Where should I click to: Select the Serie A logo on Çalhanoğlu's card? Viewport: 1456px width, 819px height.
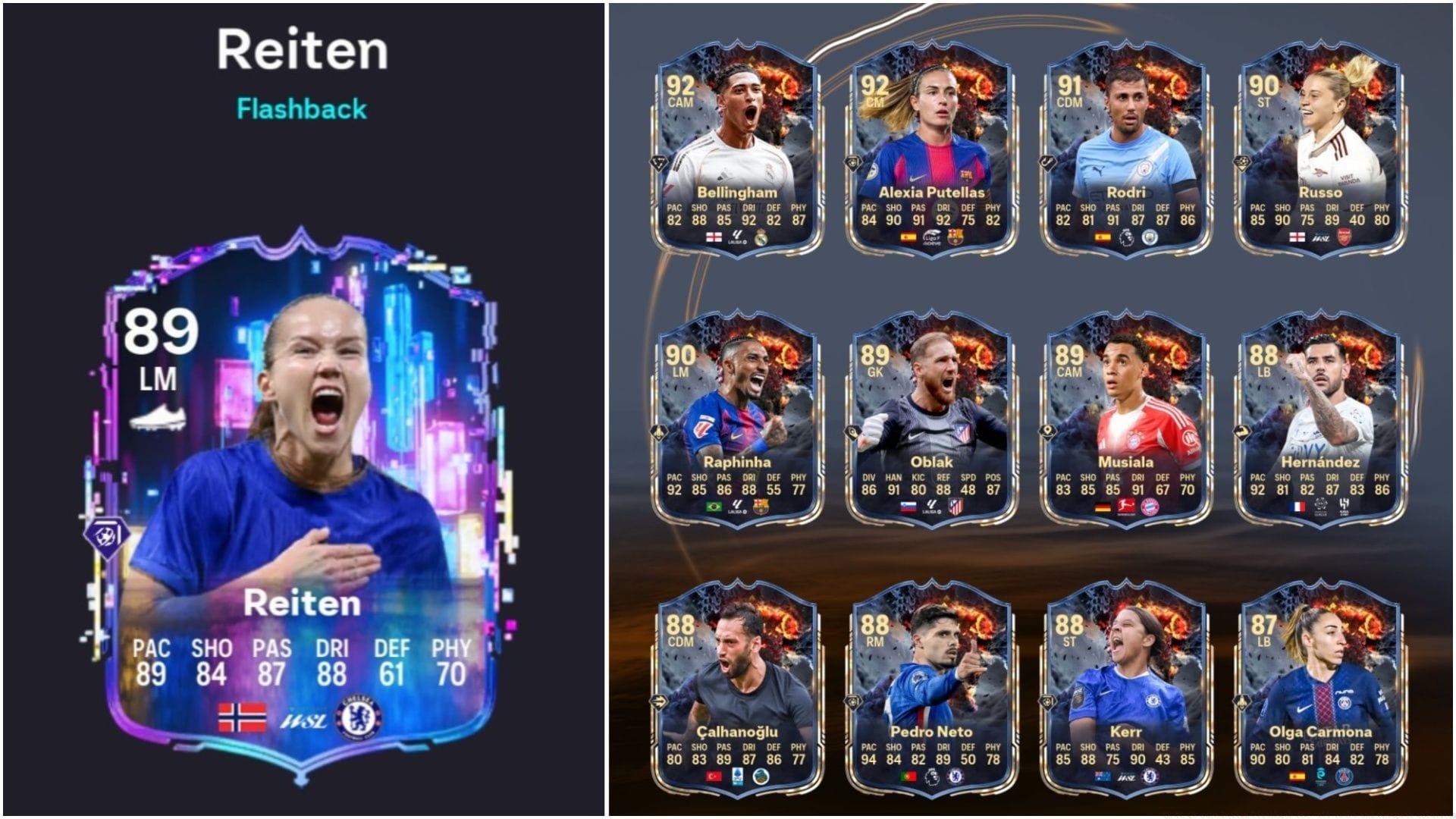click(x=738, y=777)
